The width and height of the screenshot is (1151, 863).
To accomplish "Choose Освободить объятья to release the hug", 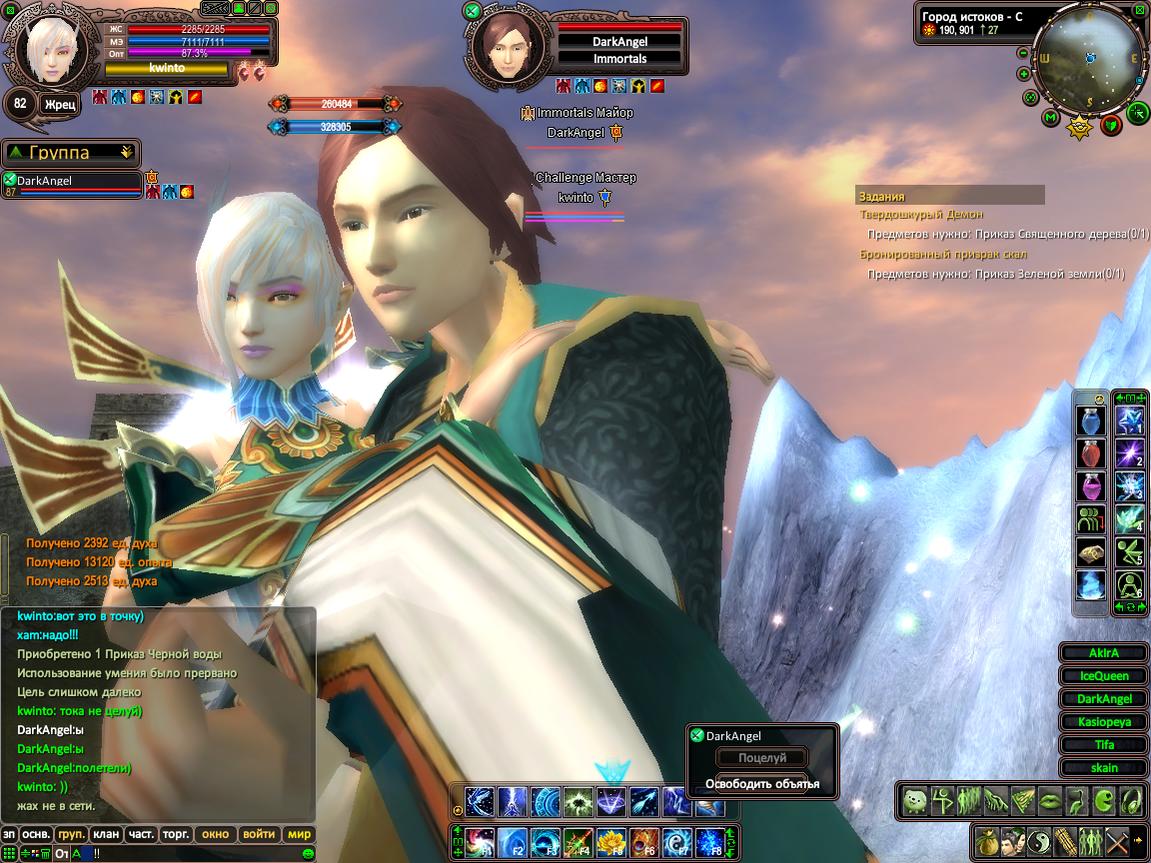I will pos(762,783).
